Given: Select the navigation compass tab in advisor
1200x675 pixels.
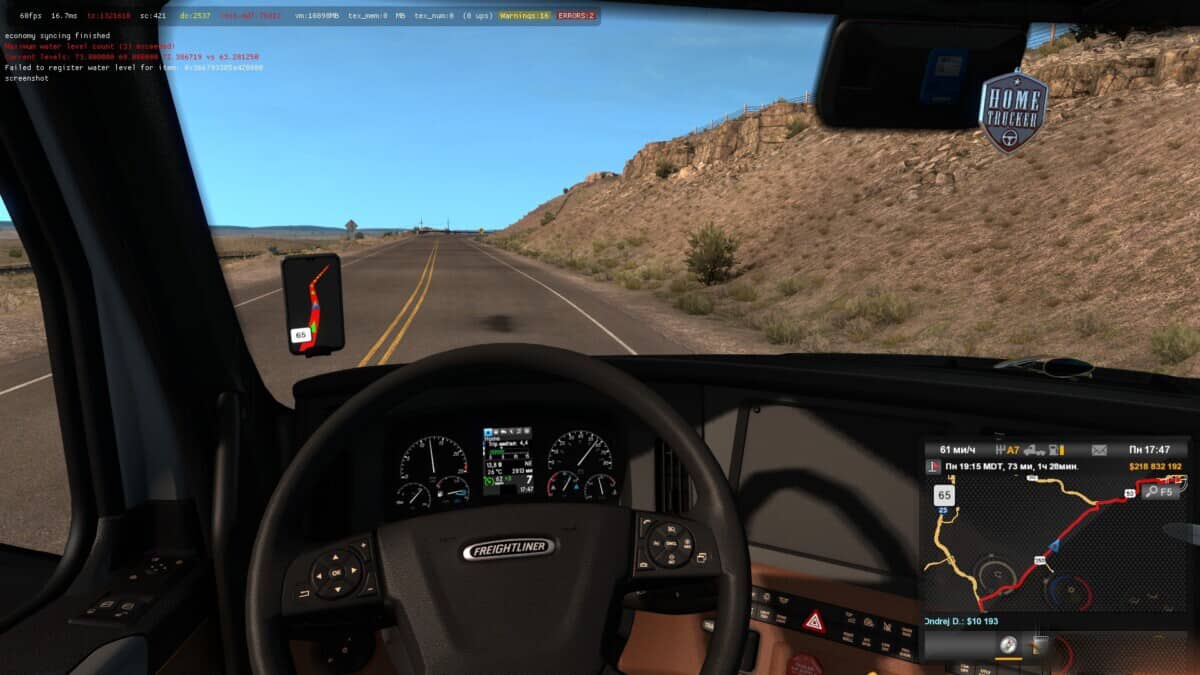Looking at the screenshot, I should [1008, 647].
